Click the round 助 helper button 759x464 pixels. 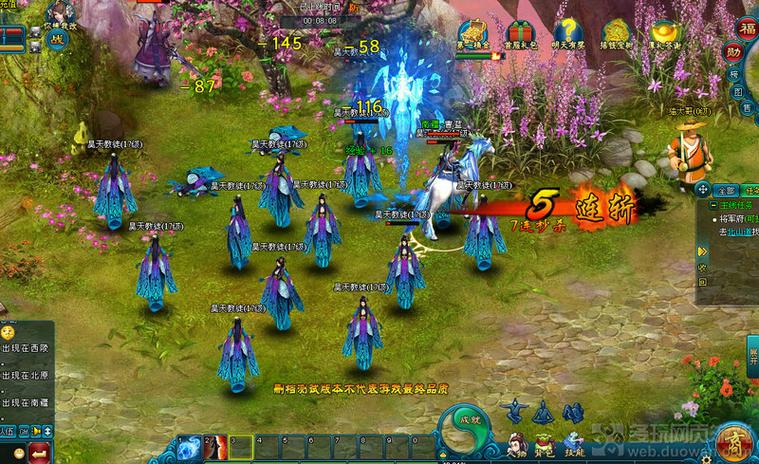click(x=735, y=51)
